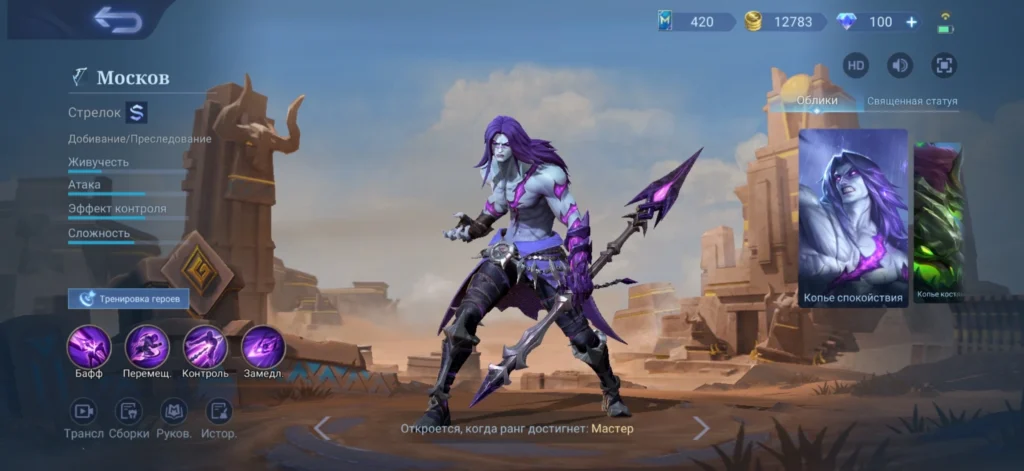Screen dimensions: 1024x471
Task: Start Тренировка героев
Action: pyautogui.click(x=128, y=298)
